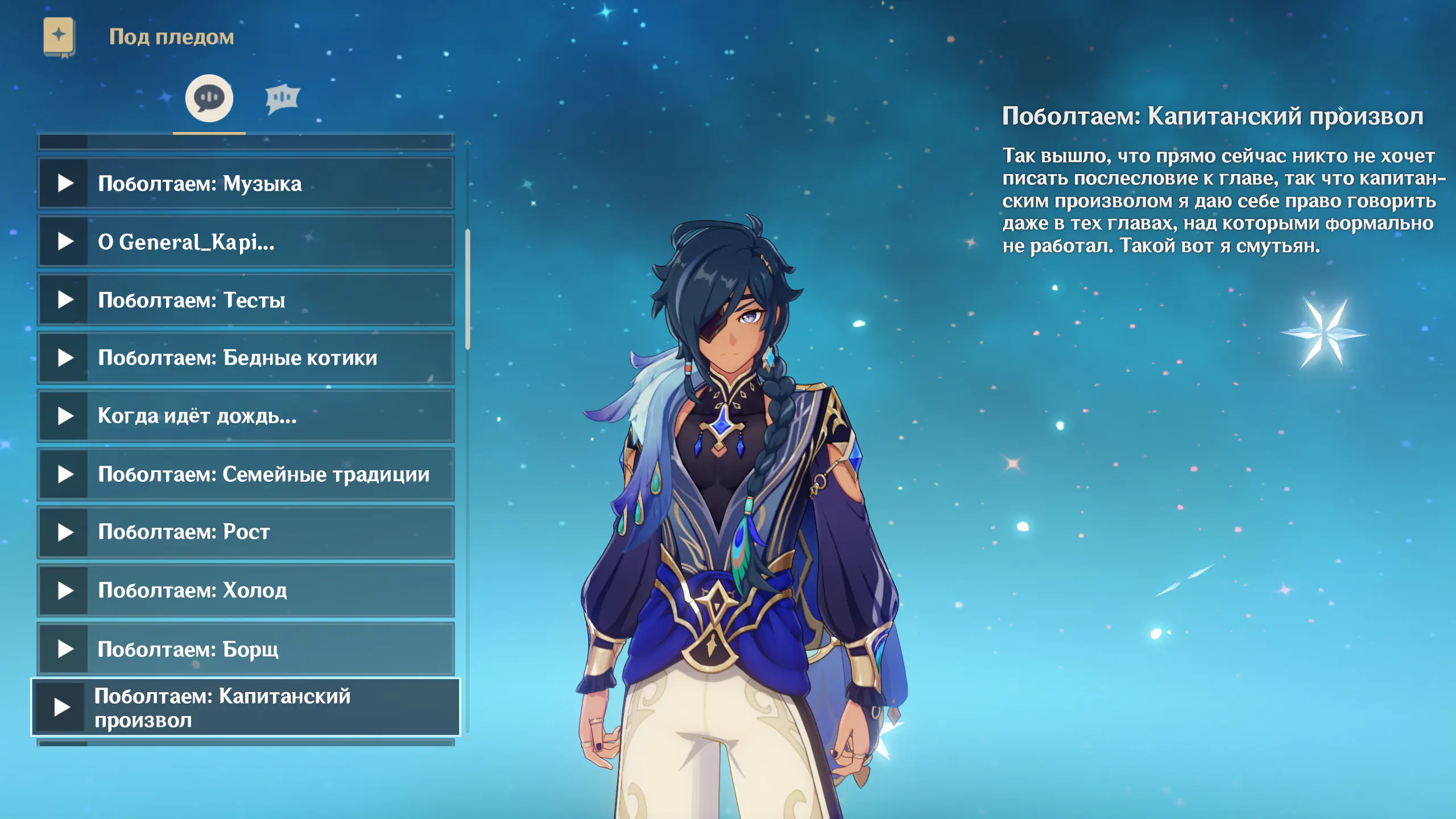Play "Поболтаем: Тесты" voice-over

pos(66,300)
